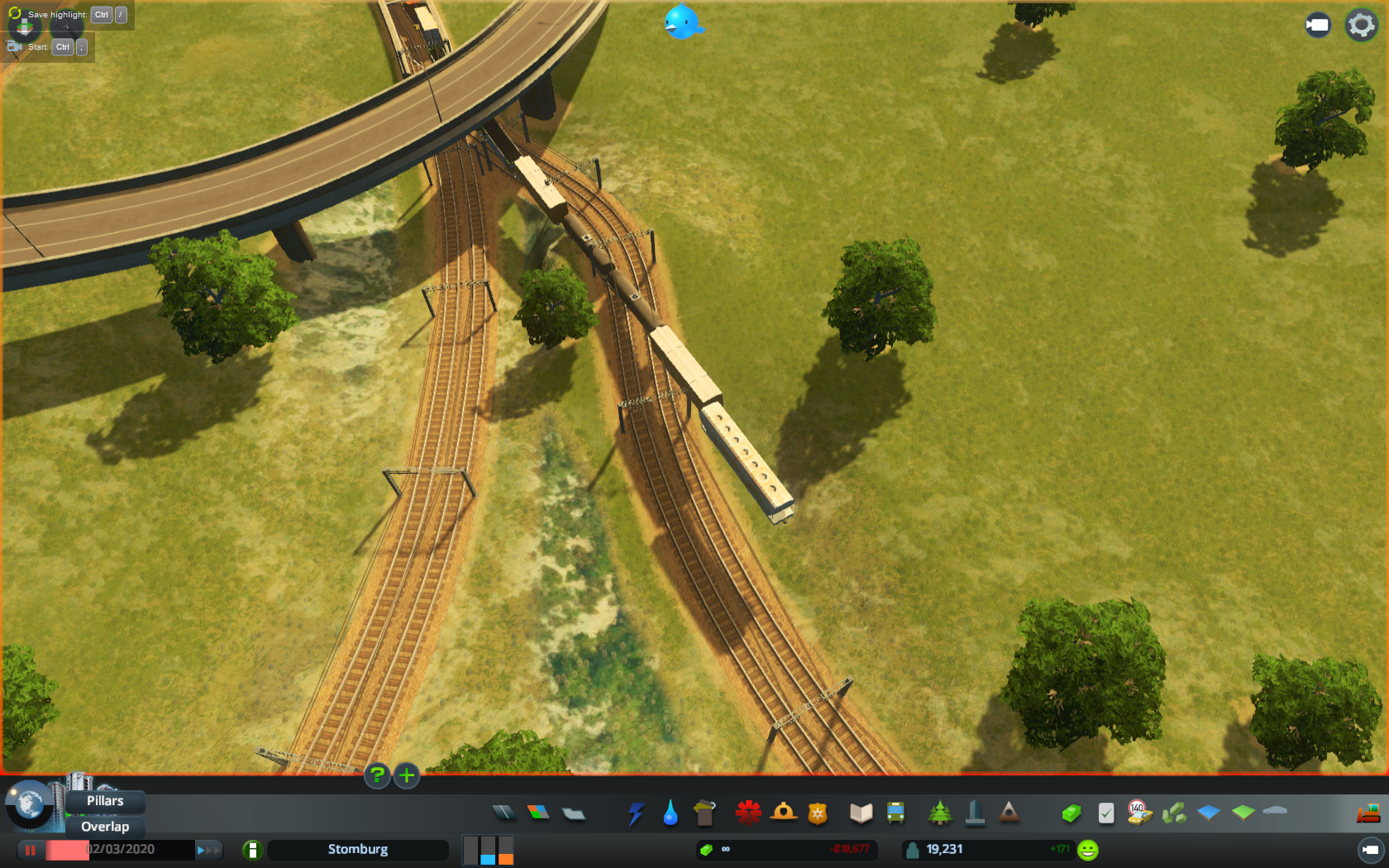Image resolution: width=1389 pixels, height=868 pixels.
Task: Open the Electricity lightning bolt menu
Action: (x=635, y=813)
